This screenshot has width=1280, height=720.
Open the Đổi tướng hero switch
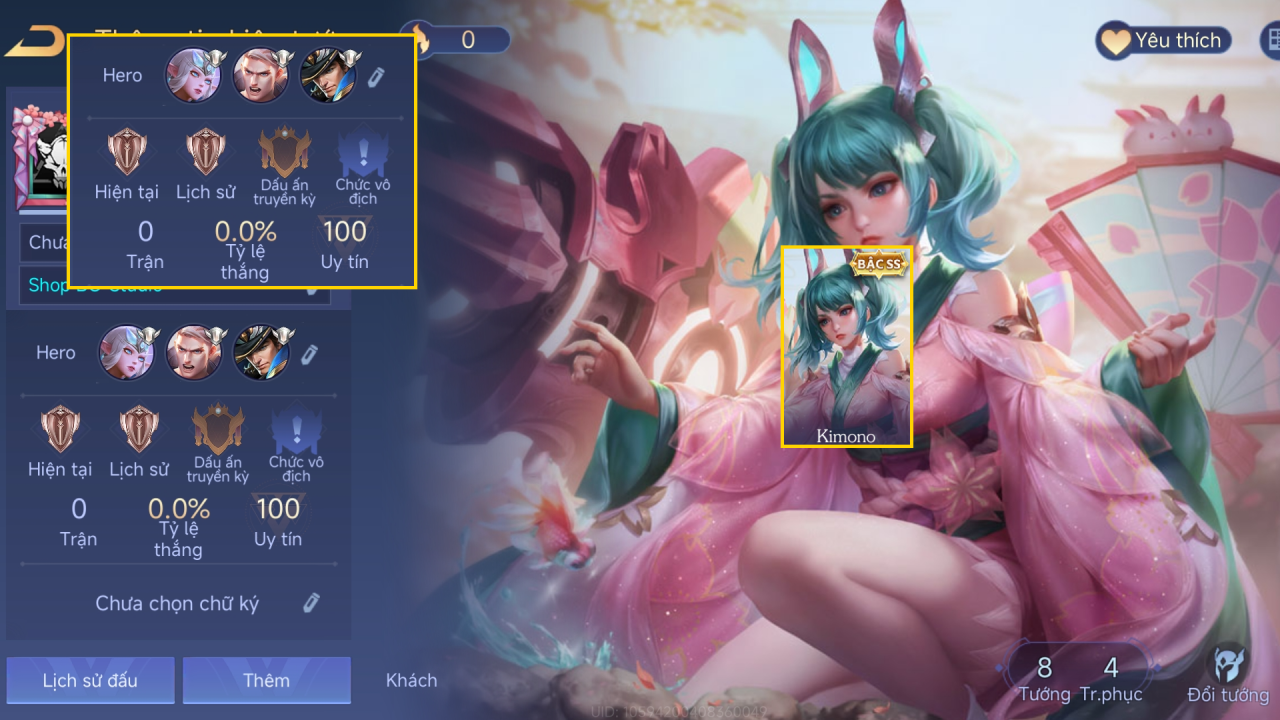(x=1228, y=675)
